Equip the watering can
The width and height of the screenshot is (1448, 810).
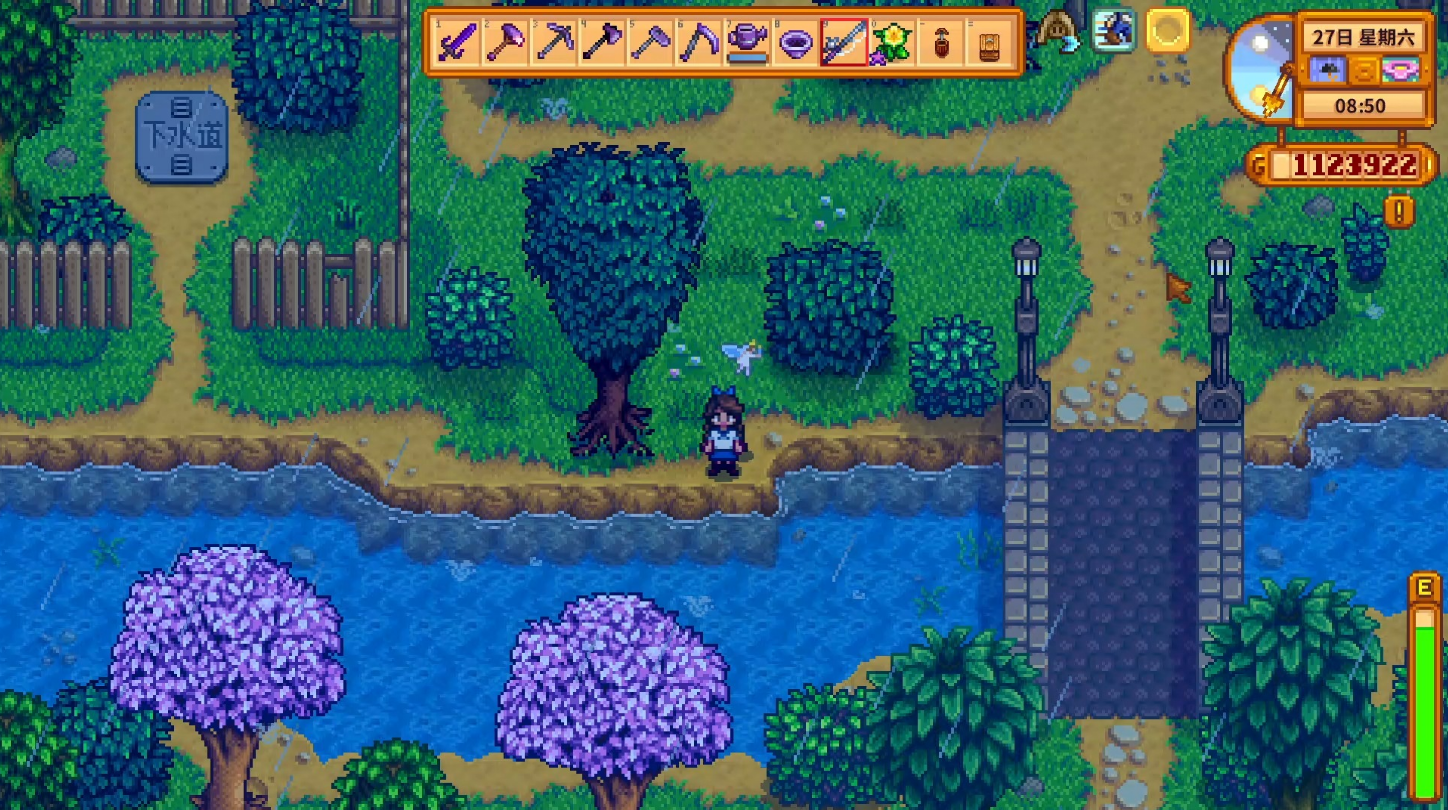click(x=746, y=43)
